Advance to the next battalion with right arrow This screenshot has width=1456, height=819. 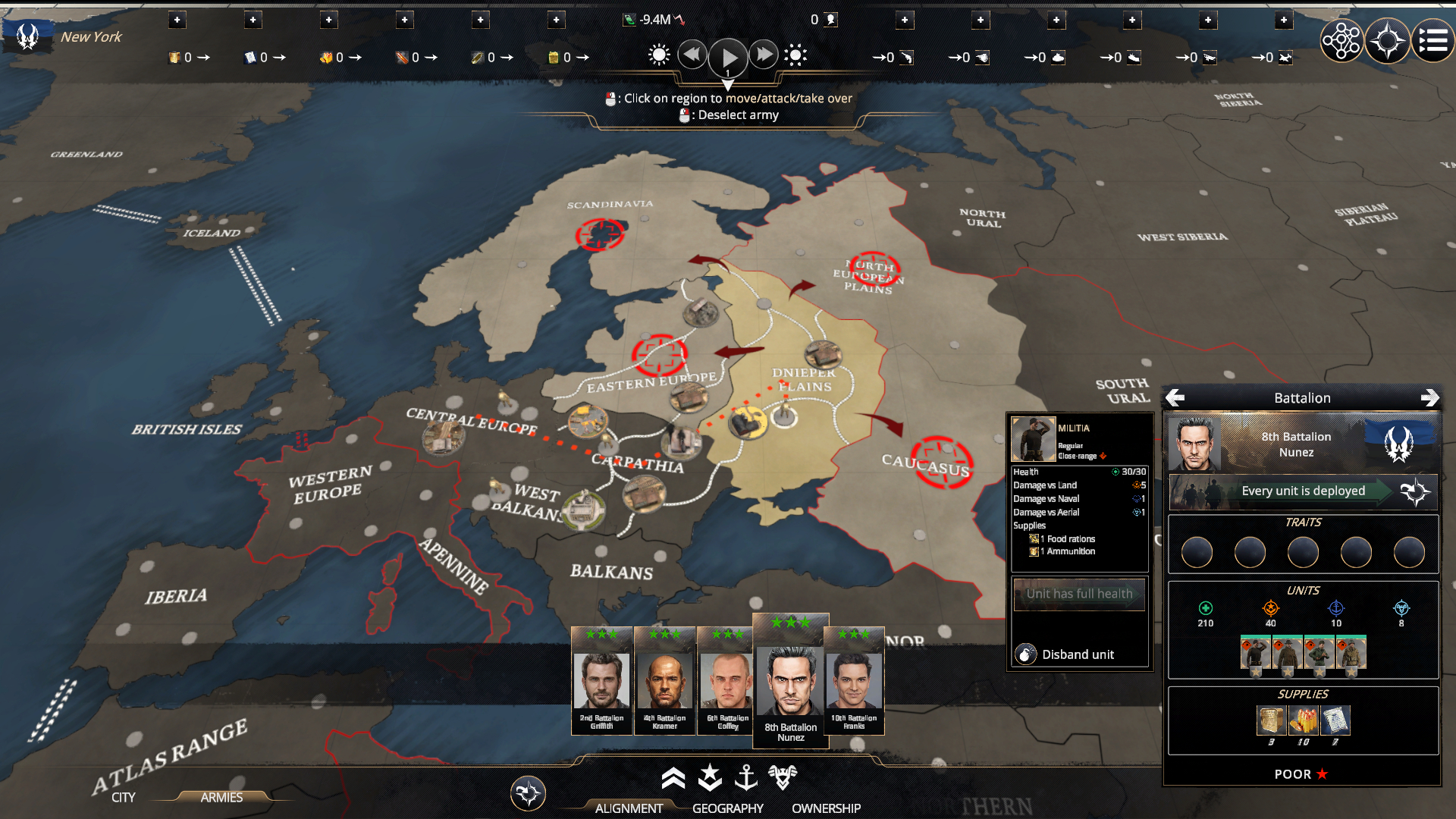point(1432,397)
